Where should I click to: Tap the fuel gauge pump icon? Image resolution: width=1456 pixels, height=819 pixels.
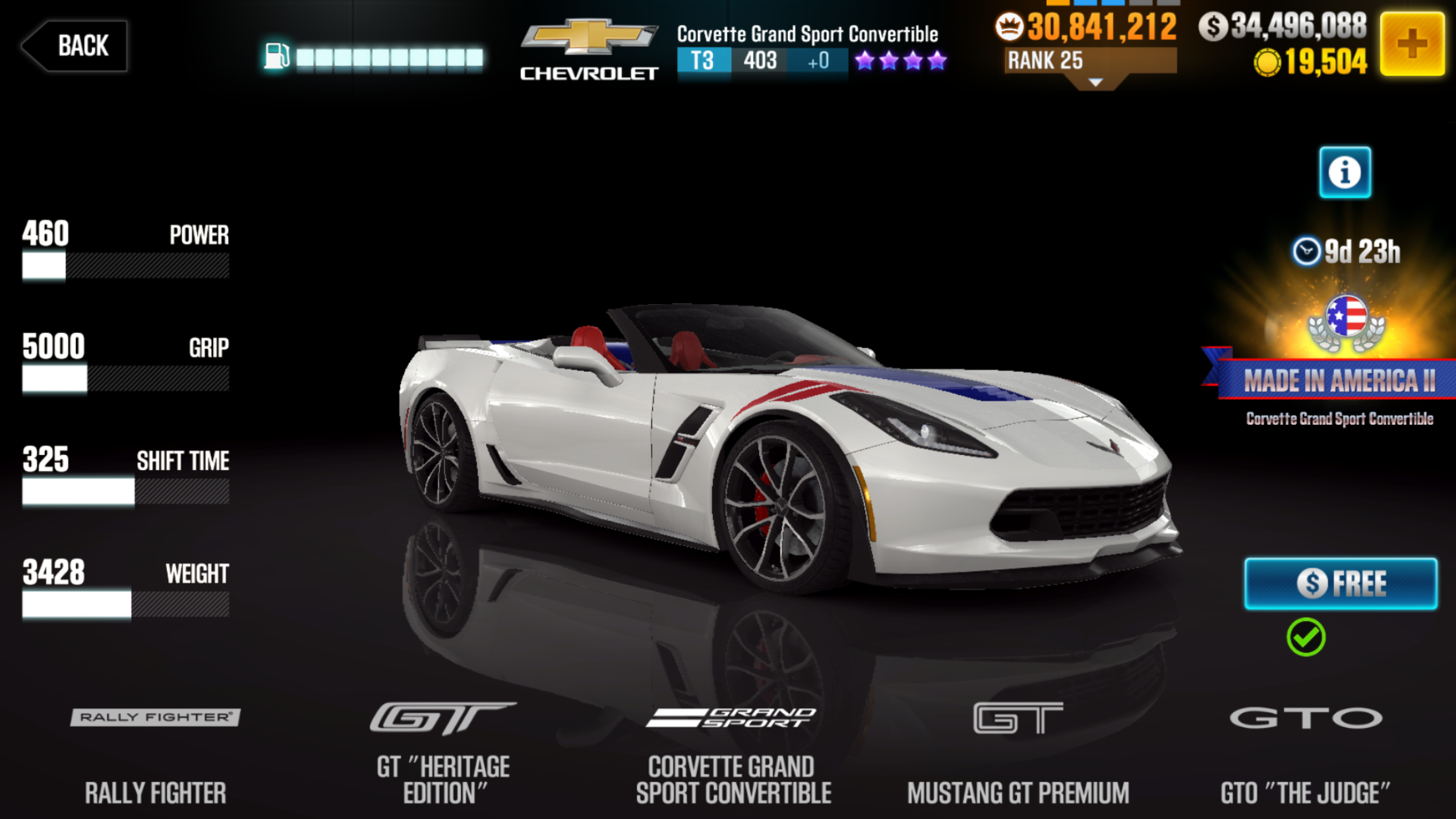coord(276,57)
